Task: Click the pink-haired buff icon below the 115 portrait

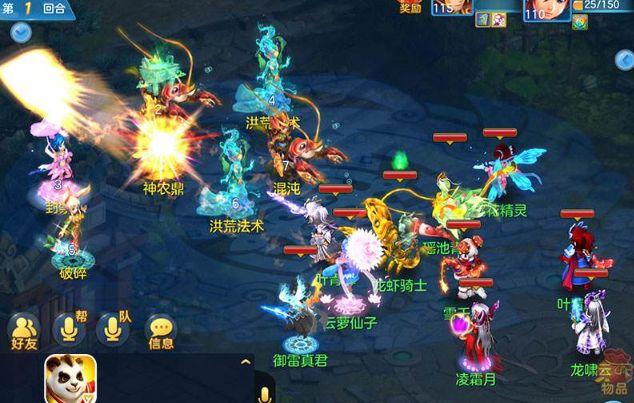Action: point(498,20)
